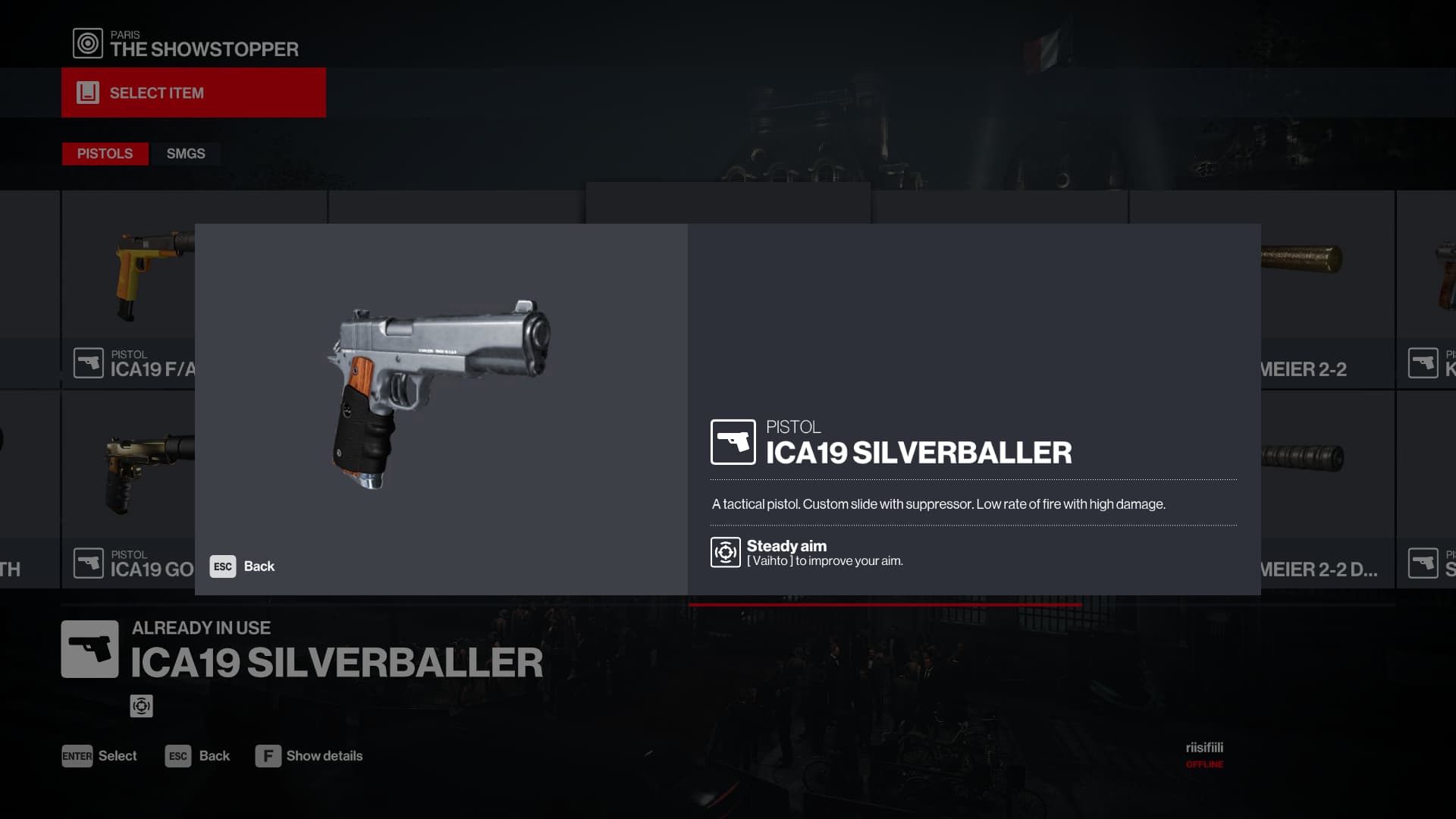Switch to the SMGS tab
Screen dimensions: 1456x819
(x=186, y=154)
